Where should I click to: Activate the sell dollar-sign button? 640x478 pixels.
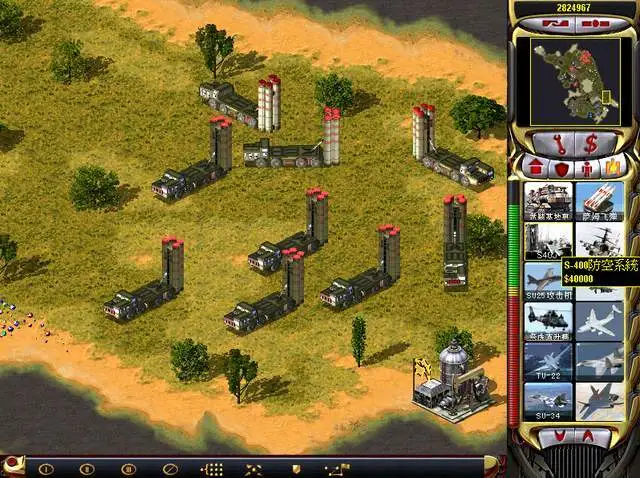(591, 142)
